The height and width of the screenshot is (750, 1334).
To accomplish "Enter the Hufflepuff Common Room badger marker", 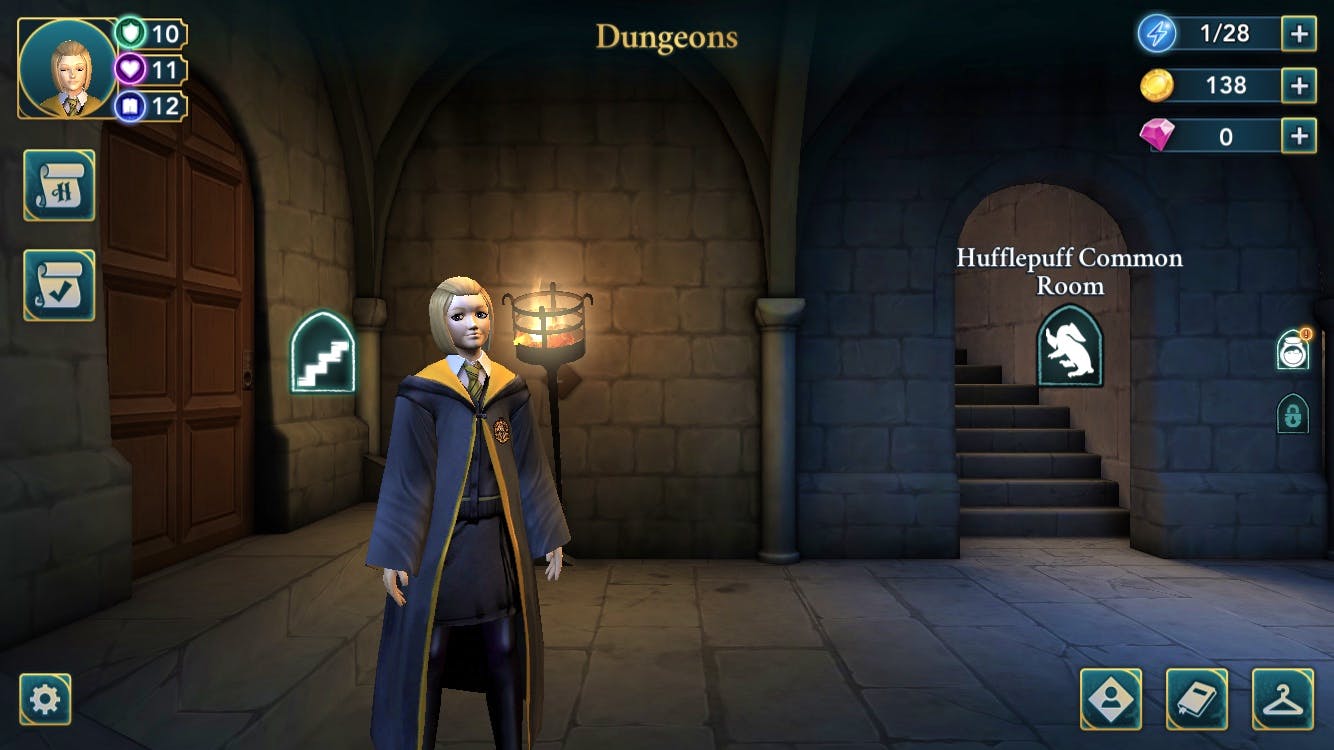I will click(1069, 346).
